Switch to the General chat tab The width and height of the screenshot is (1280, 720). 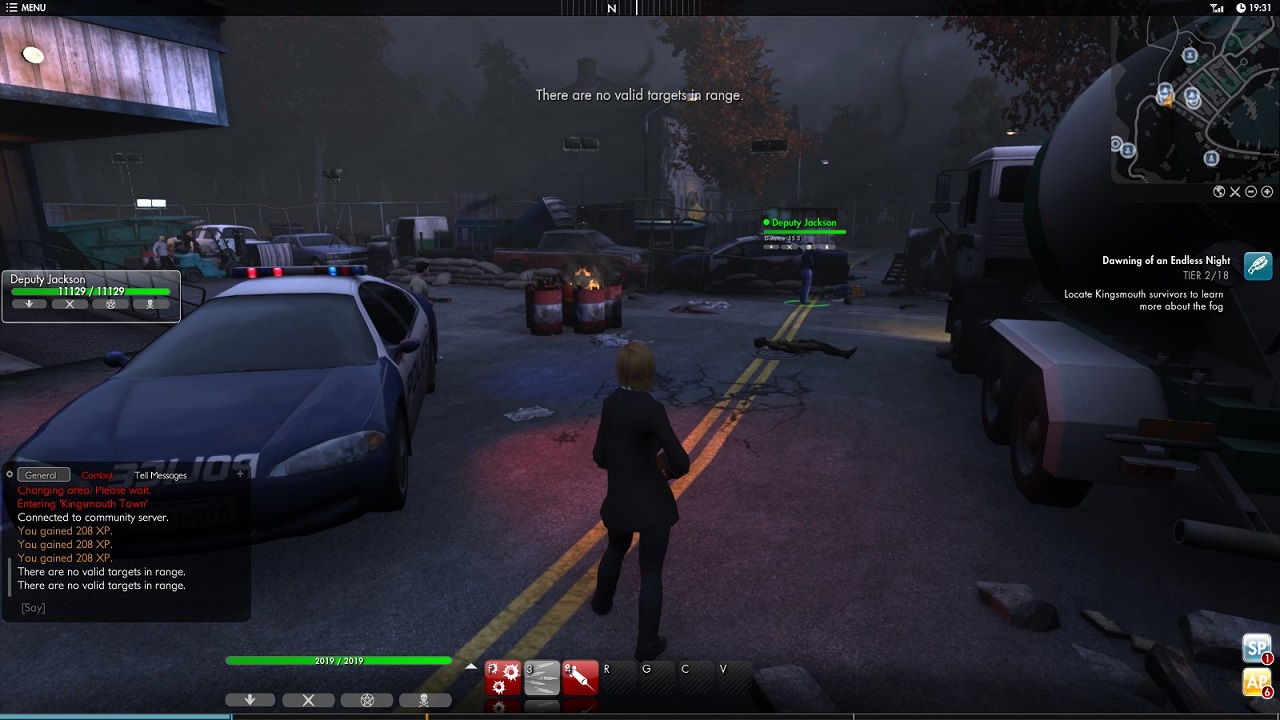click(x=41, y=475)
